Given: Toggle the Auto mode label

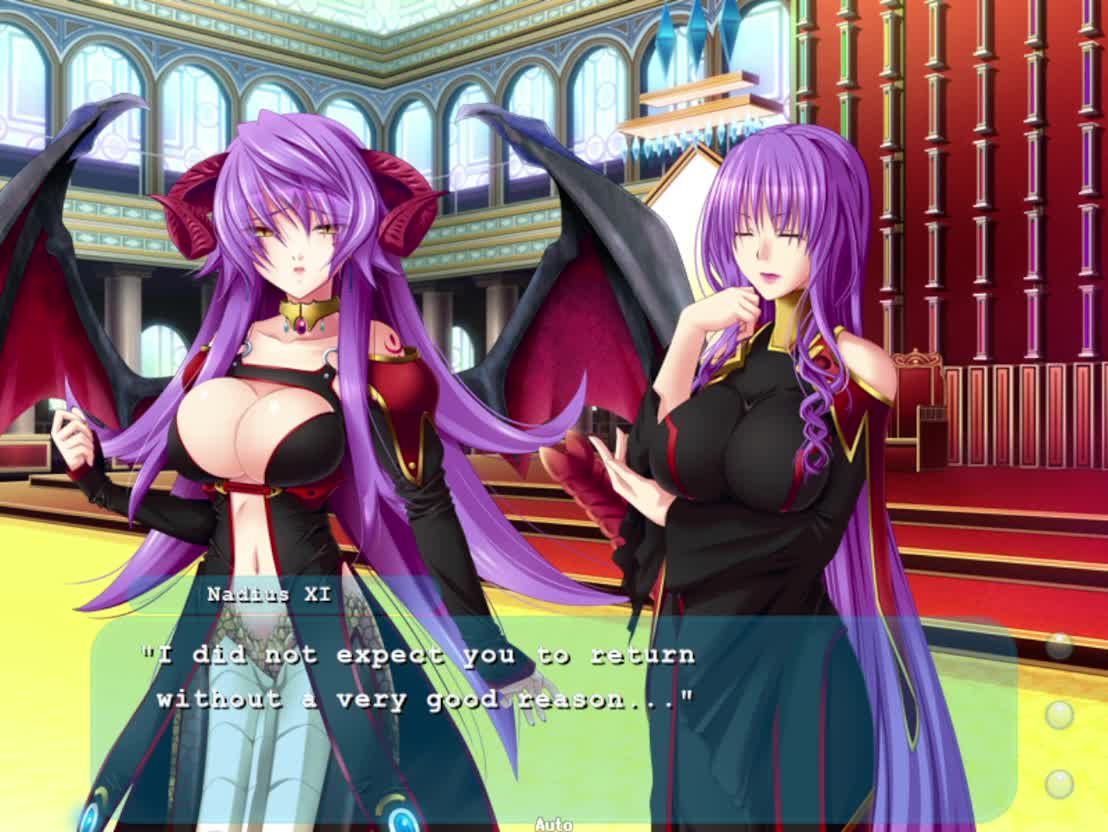Looking at the screenshot, I should 553,823.
